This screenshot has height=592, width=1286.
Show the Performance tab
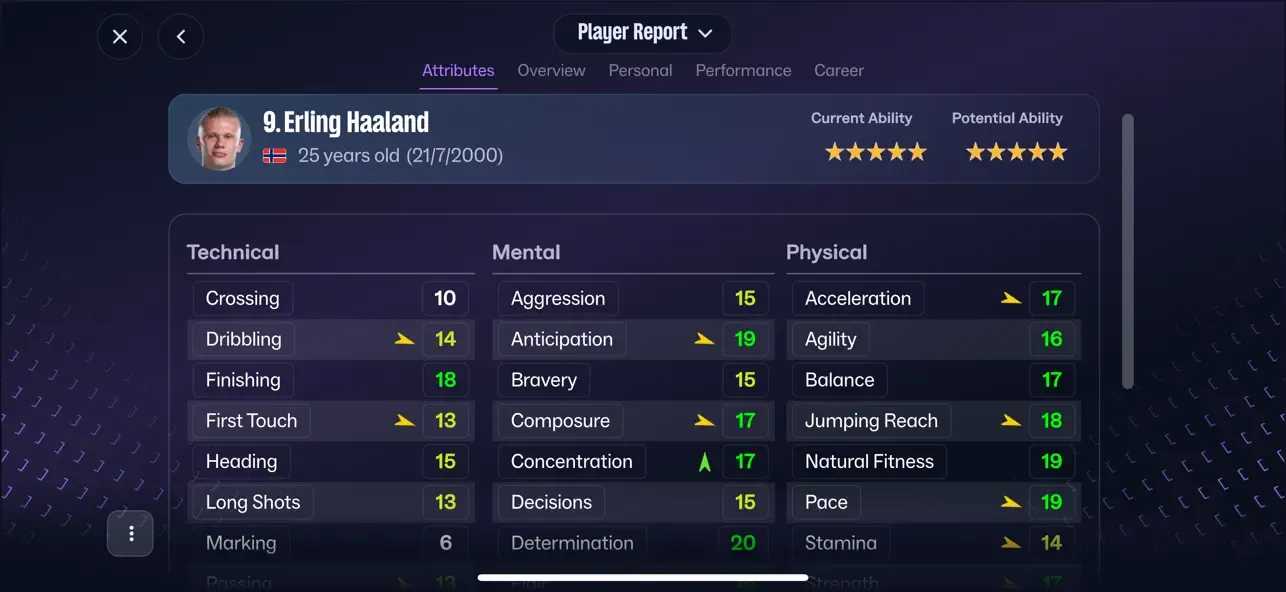[743, 71]
